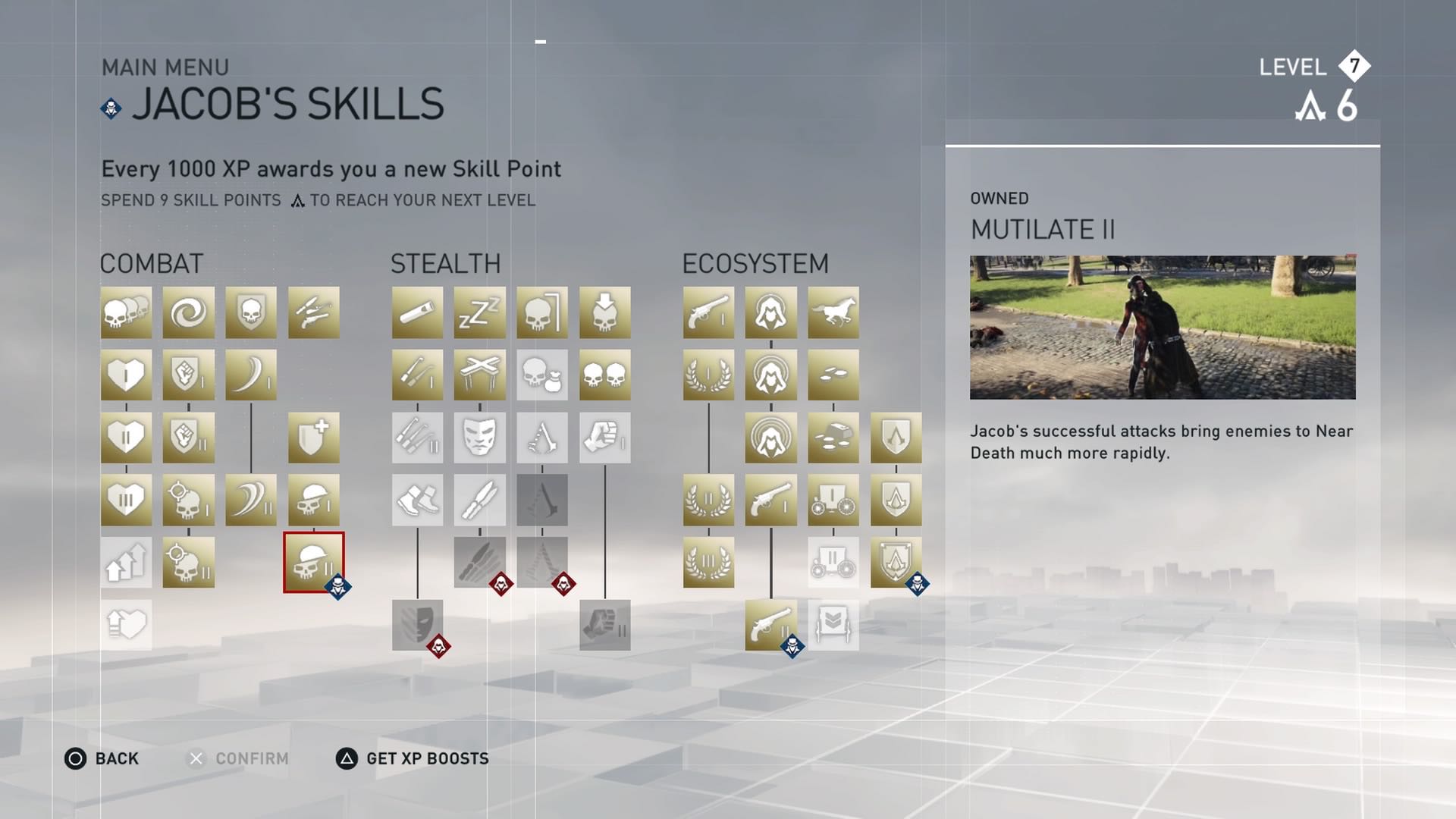View the Mutilate II preview thumbnail

(x=1162, y=328)
